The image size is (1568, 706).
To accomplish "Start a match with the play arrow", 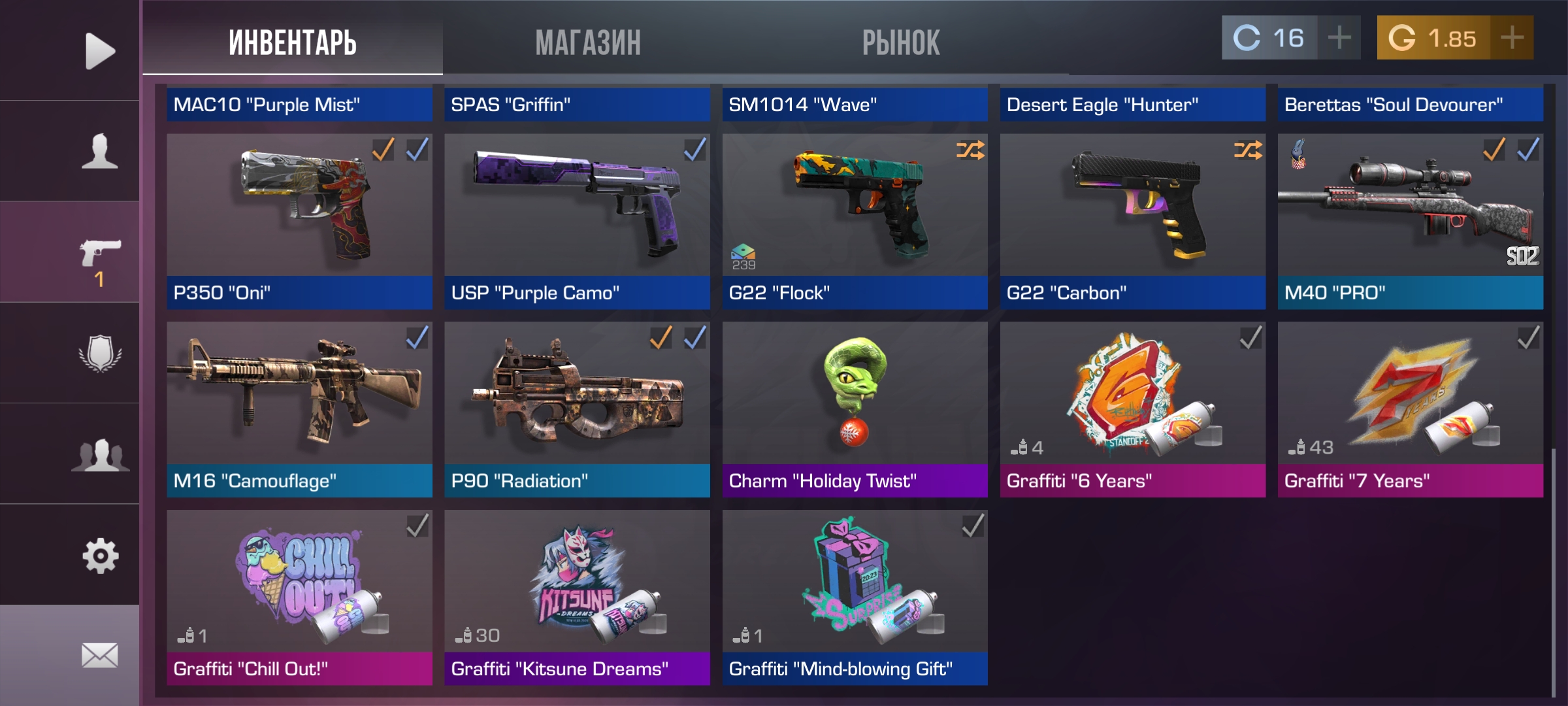I will 99,51.
